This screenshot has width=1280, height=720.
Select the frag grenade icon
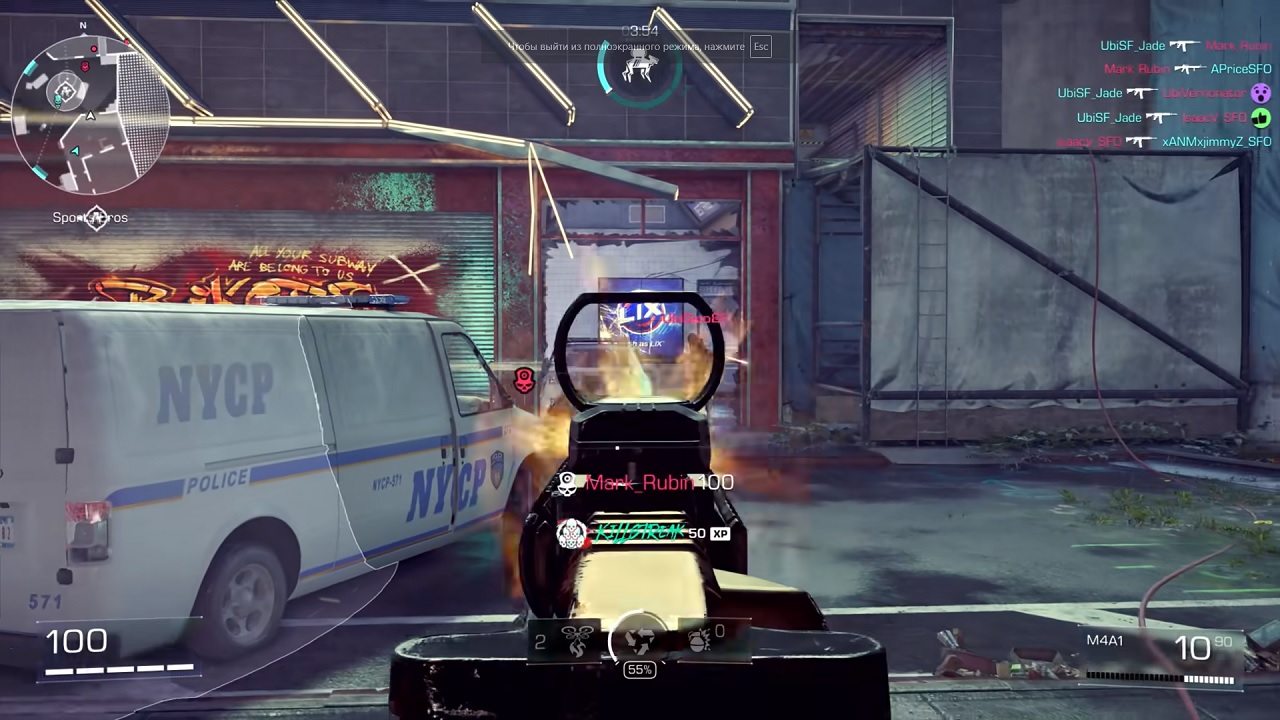[699, 640]
